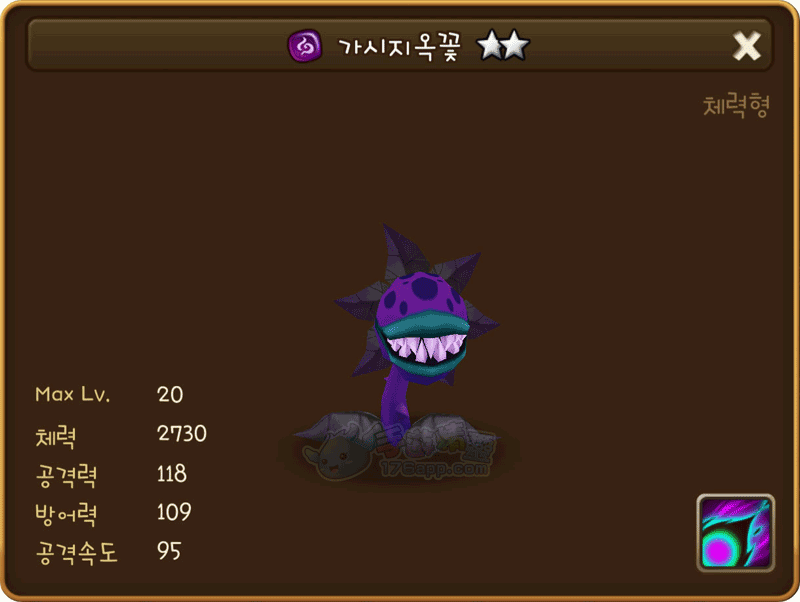Select the purple orb skill icon
The height and width of the screenshot is (602, 800).
(735, 532)
